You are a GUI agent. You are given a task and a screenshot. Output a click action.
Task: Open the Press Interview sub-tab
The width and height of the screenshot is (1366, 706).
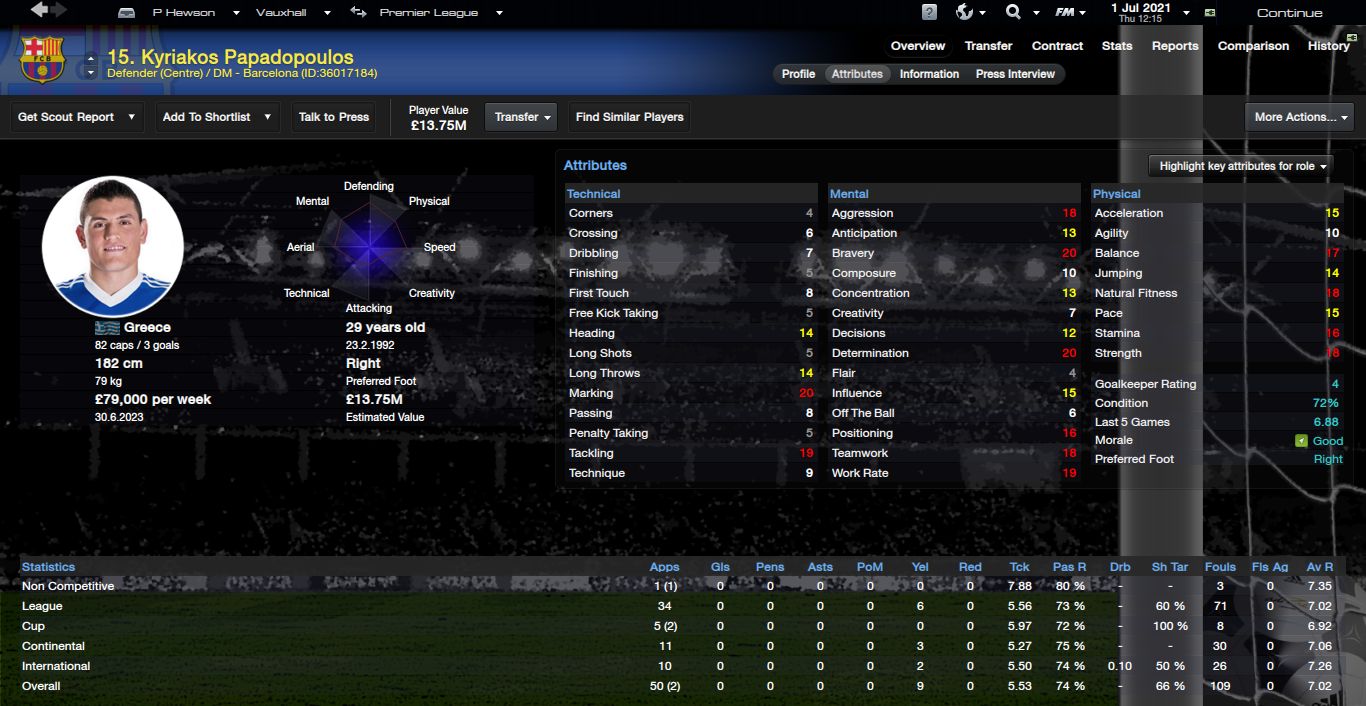(1015, 74)
